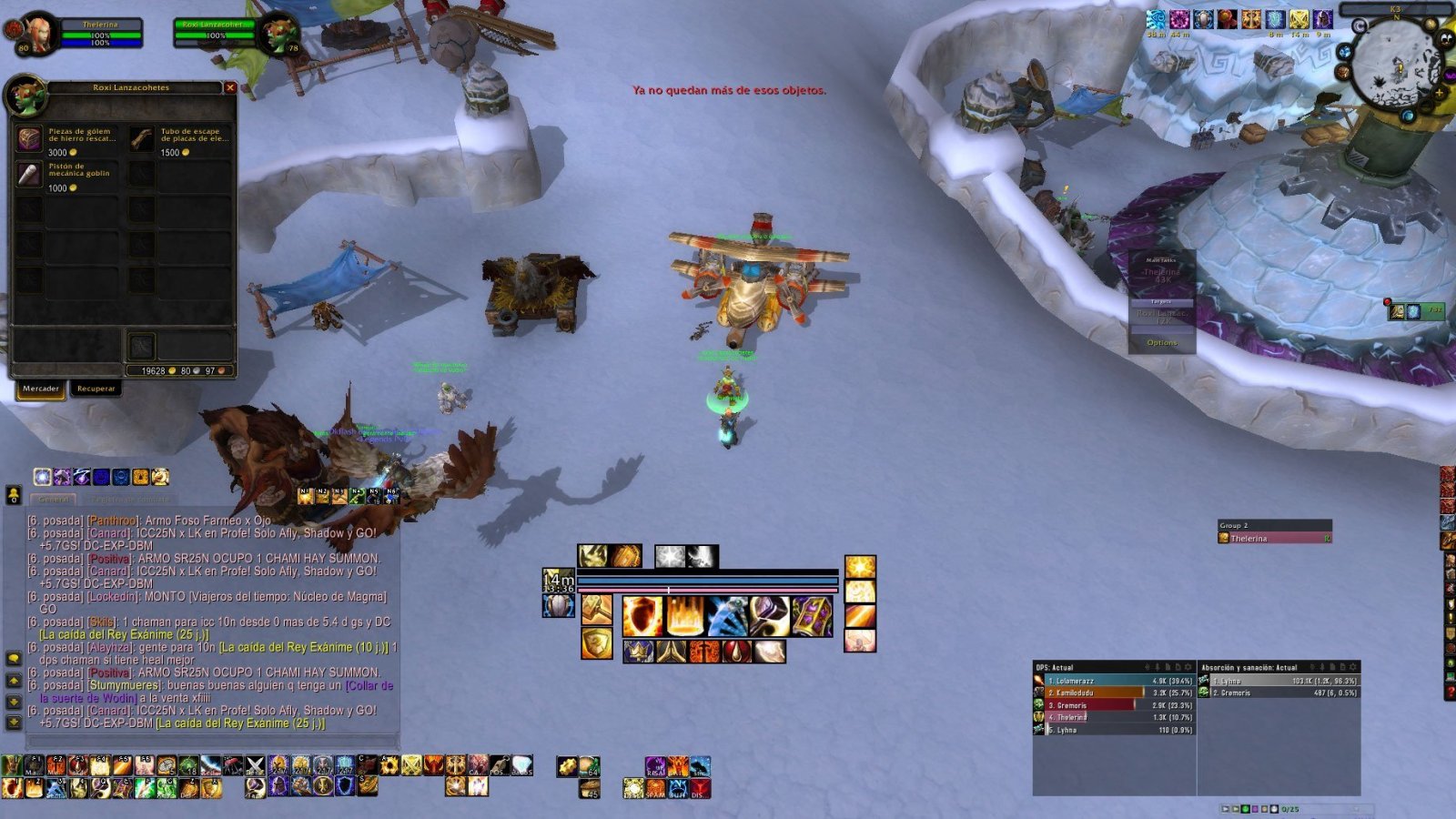The height and width of the screenshot is (819, 1456).
Task: Close the Roxi Lanzacohetes merchant window
Action: tap(230, 87)
